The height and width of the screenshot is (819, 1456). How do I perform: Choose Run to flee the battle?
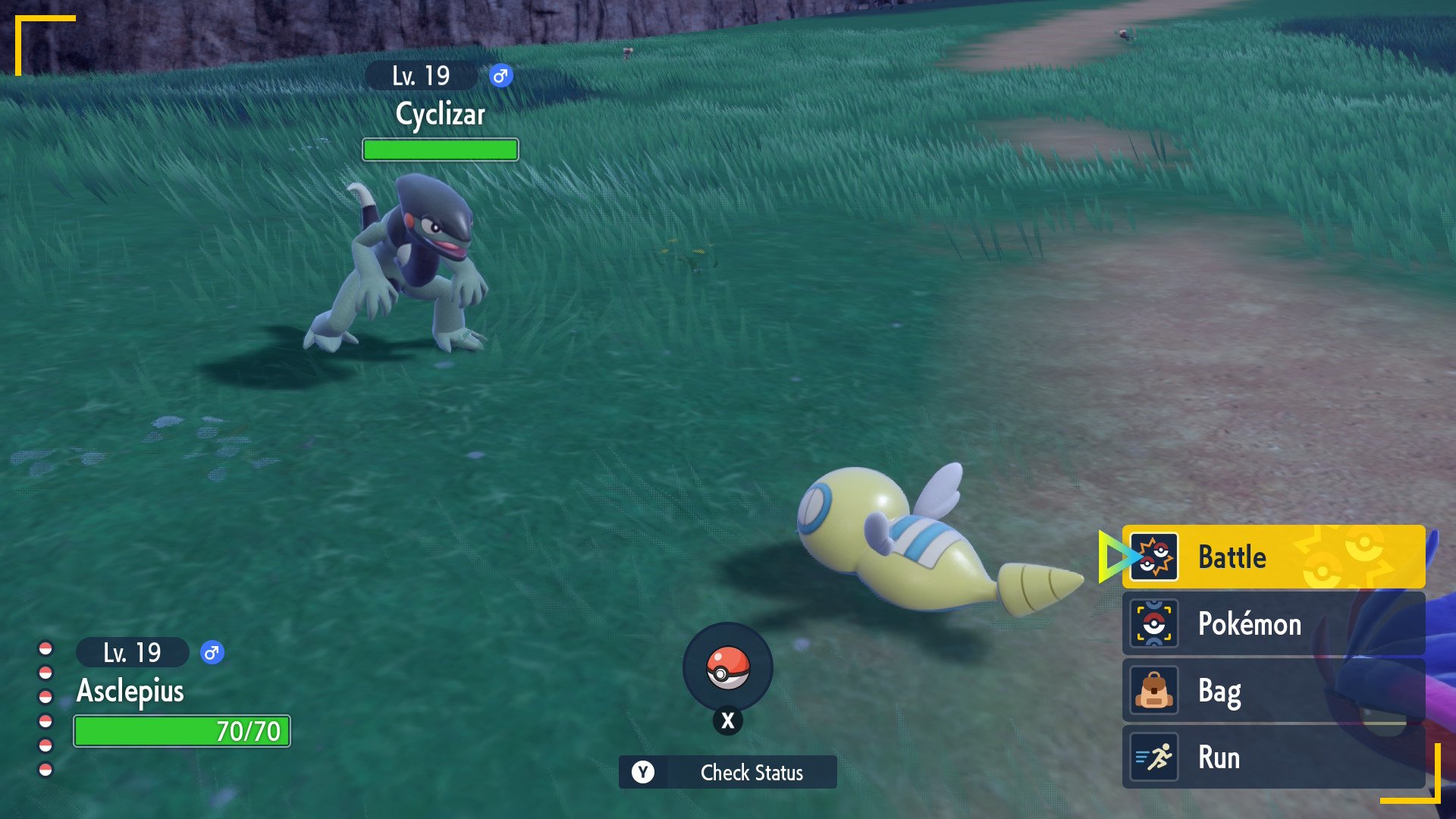pyautogui.click(x=1272, y=758)
